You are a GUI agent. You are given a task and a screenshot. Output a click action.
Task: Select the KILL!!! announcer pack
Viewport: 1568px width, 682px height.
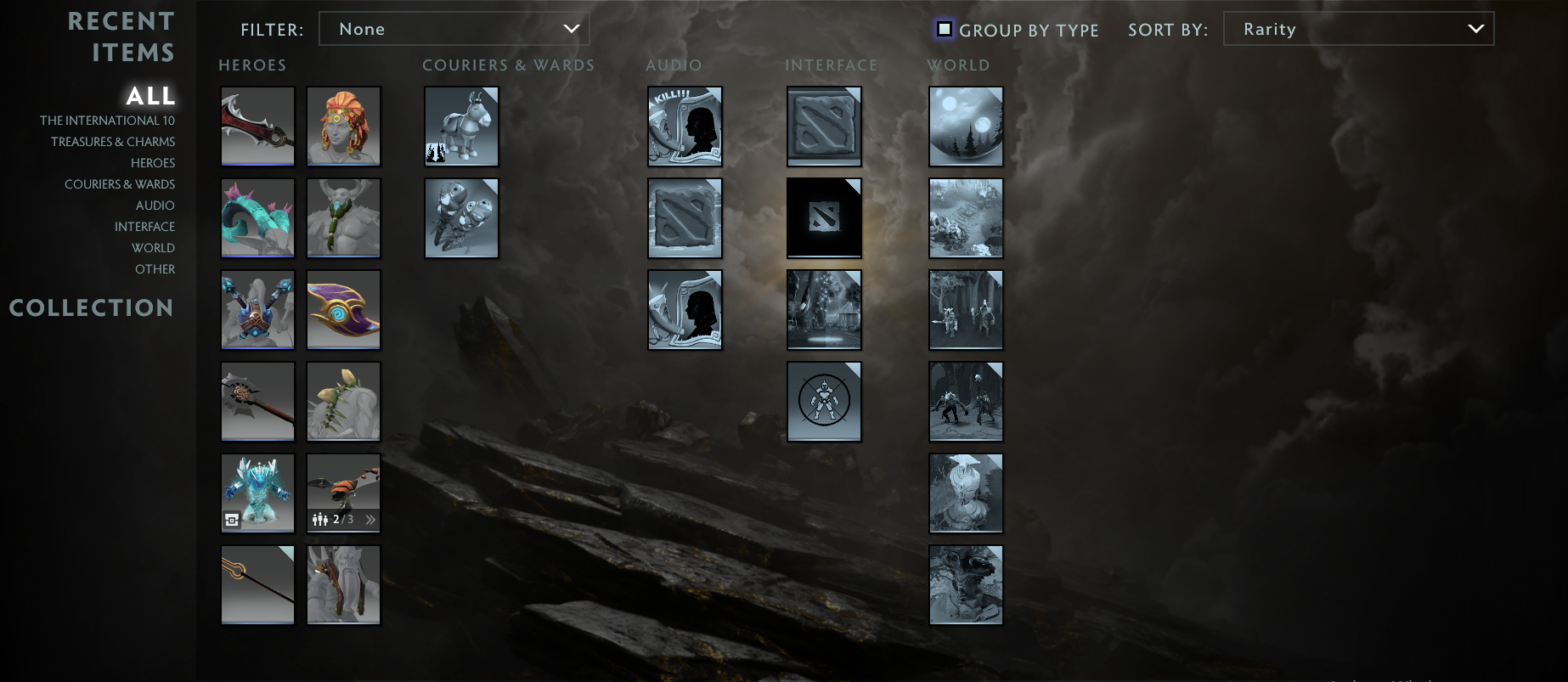tap(685, 127)
